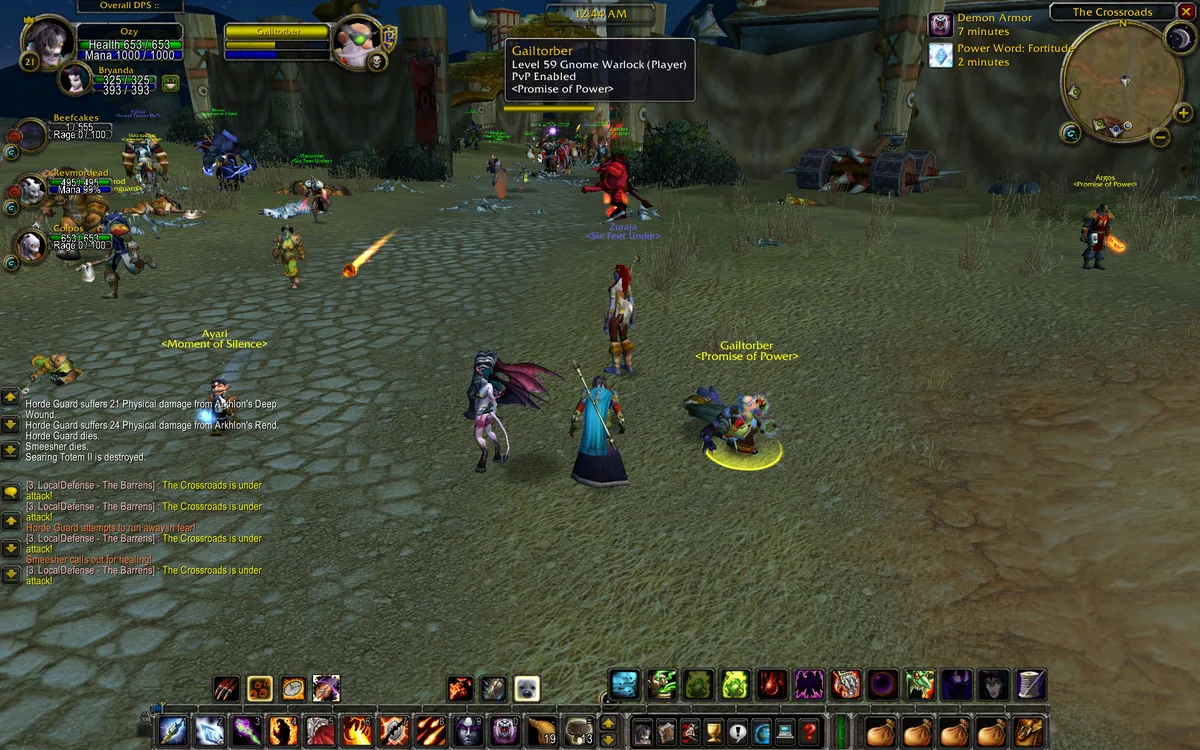Page the action bar up
This screenshot has height=750, width=1200.
(x=607, y=723)
